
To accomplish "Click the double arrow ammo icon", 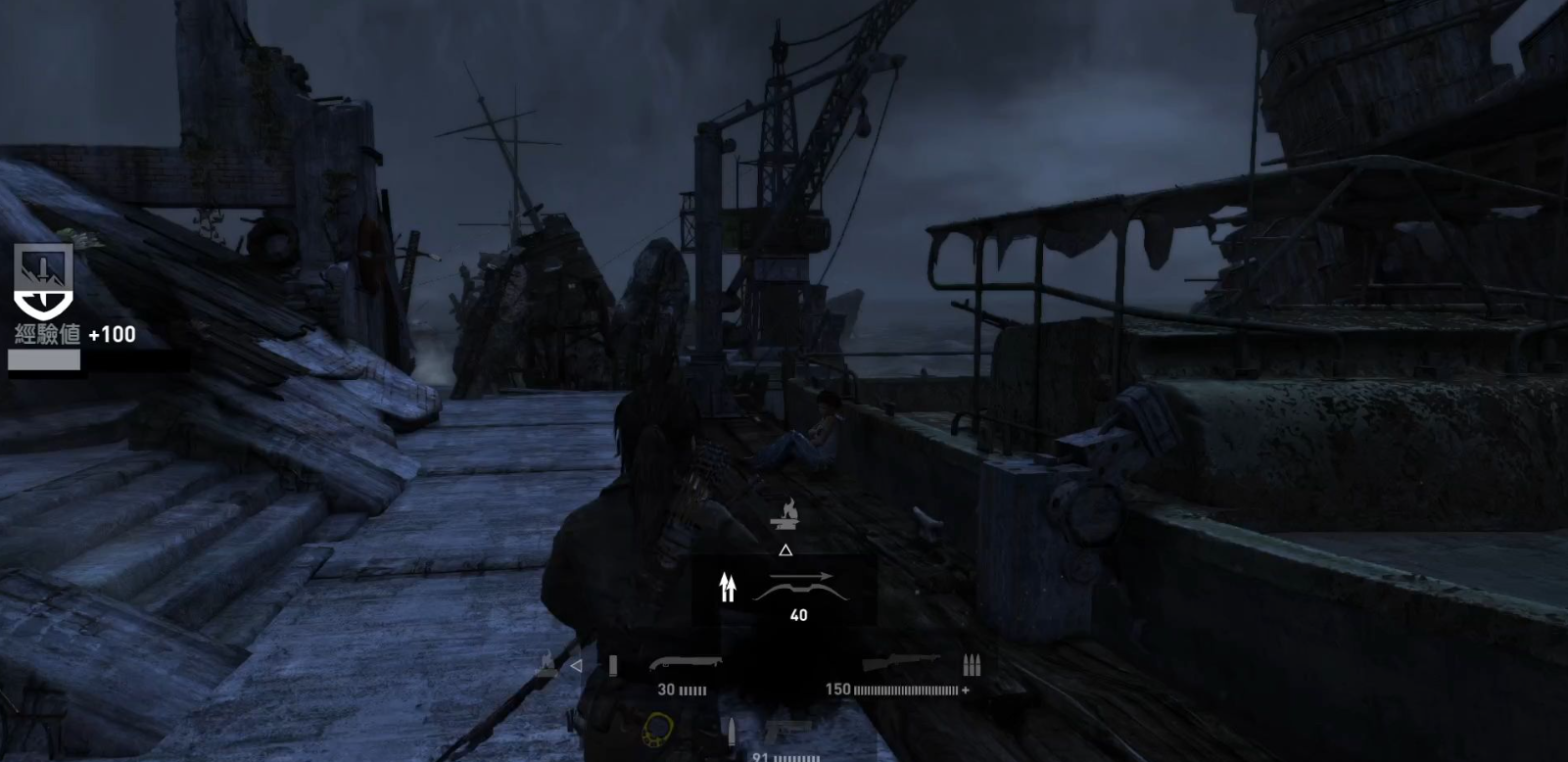I will (727, 587).
